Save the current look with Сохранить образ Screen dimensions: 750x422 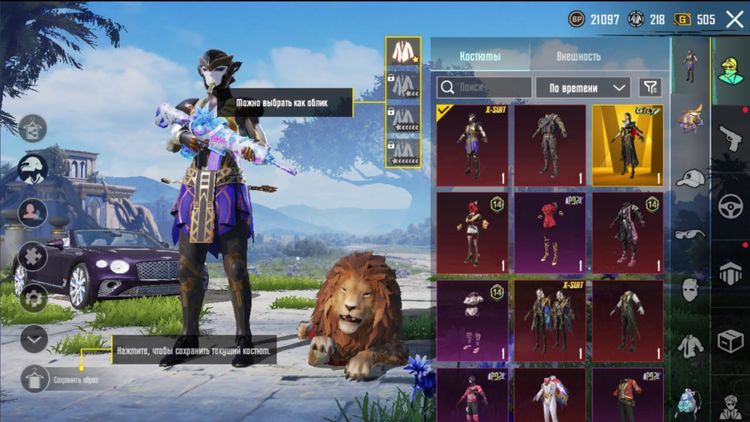[36, 379]
